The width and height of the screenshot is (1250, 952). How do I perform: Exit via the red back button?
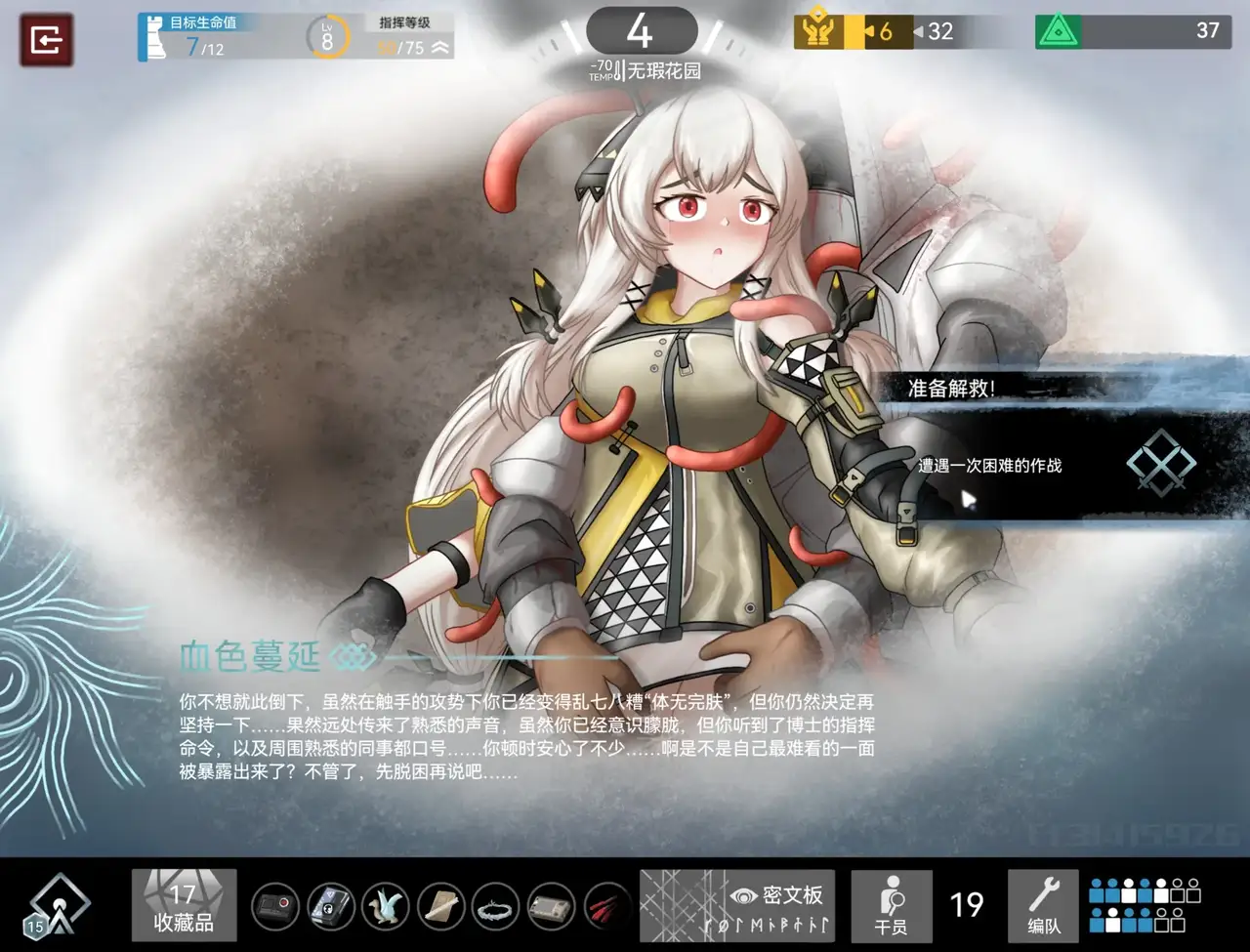coord(46,39)
